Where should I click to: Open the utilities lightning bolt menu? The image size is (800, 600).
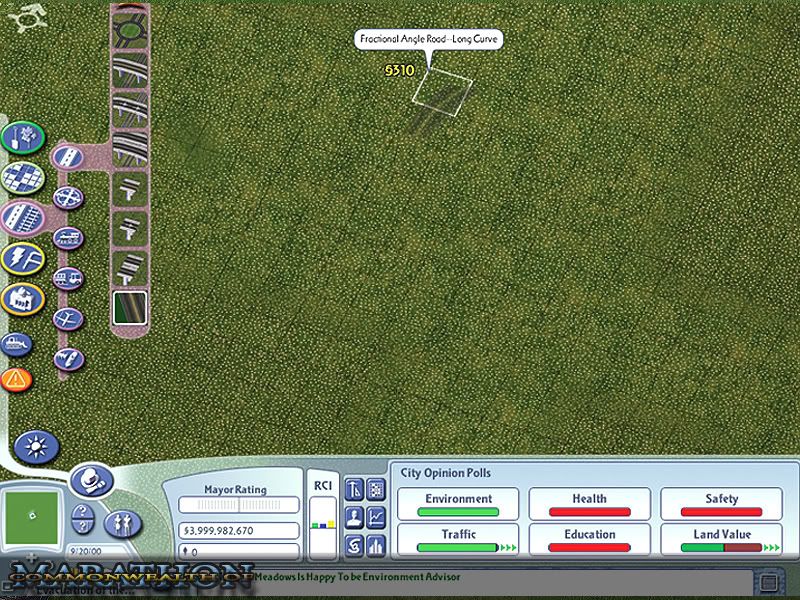coord(22,258)
